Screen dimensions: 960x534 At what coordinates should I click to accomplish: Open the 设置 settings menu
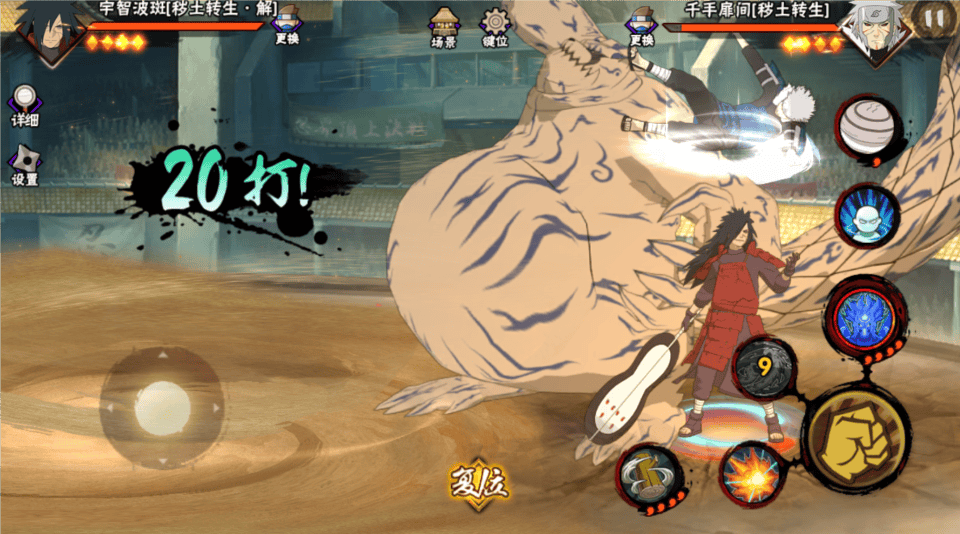tap(25, 166)
